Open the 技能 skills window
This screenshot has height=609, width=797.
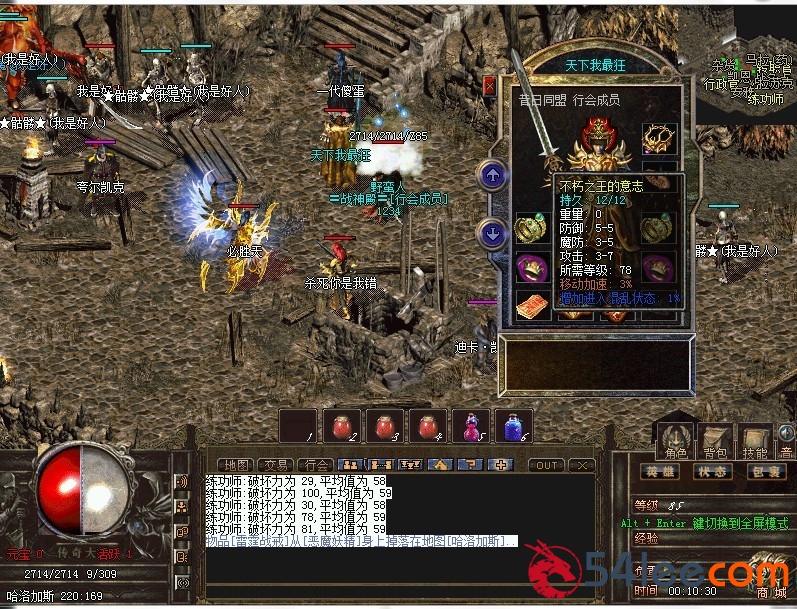(754, 441)
